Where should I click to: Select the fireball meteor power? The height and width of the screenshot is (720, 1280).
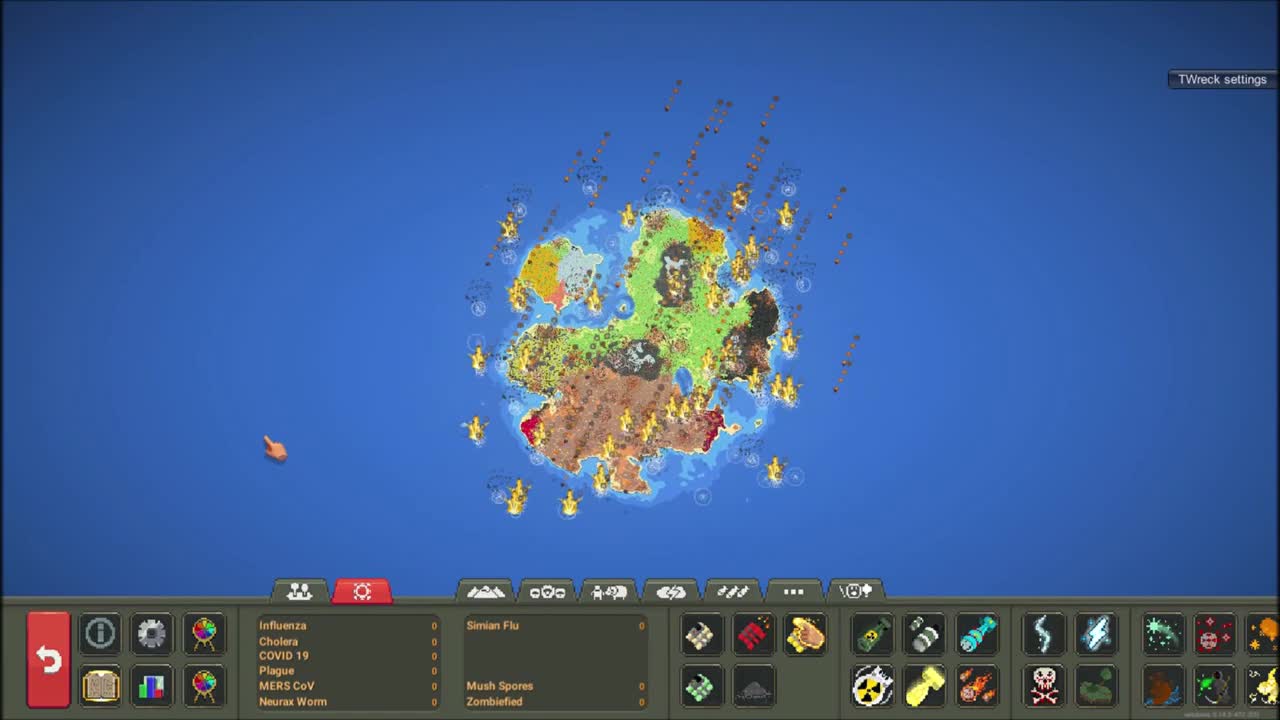coord(977,686)
